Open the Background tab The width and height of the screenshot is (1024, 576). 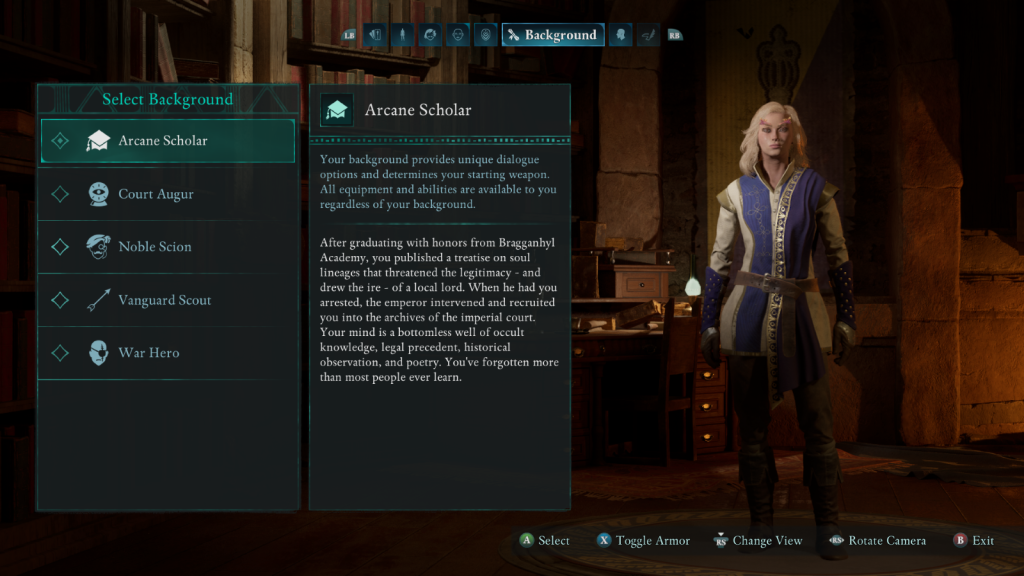pyautogui.click(x=552, y=35)
